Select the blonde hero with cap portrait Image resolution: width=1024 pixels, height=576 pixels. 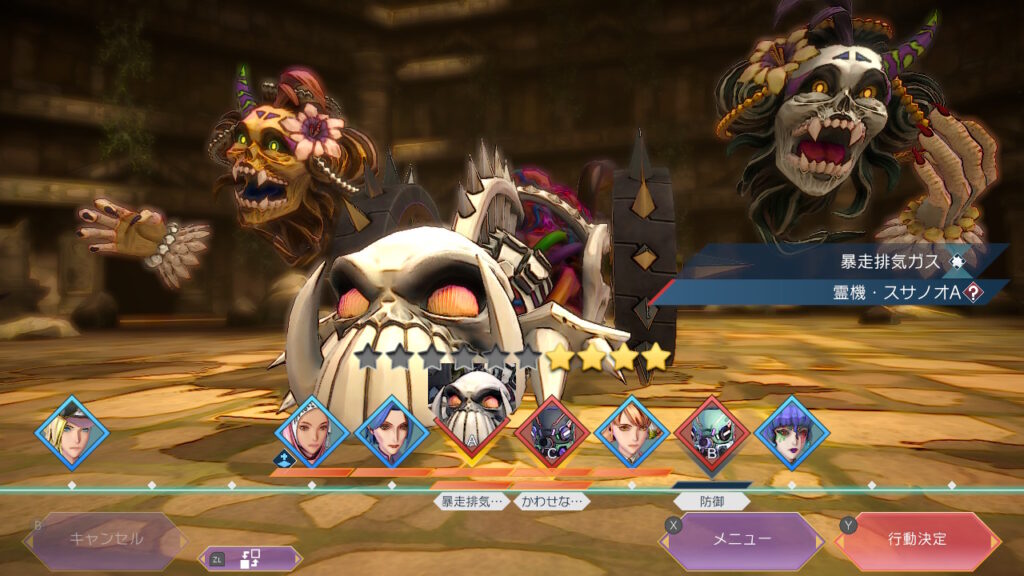[x=72, y=433]
